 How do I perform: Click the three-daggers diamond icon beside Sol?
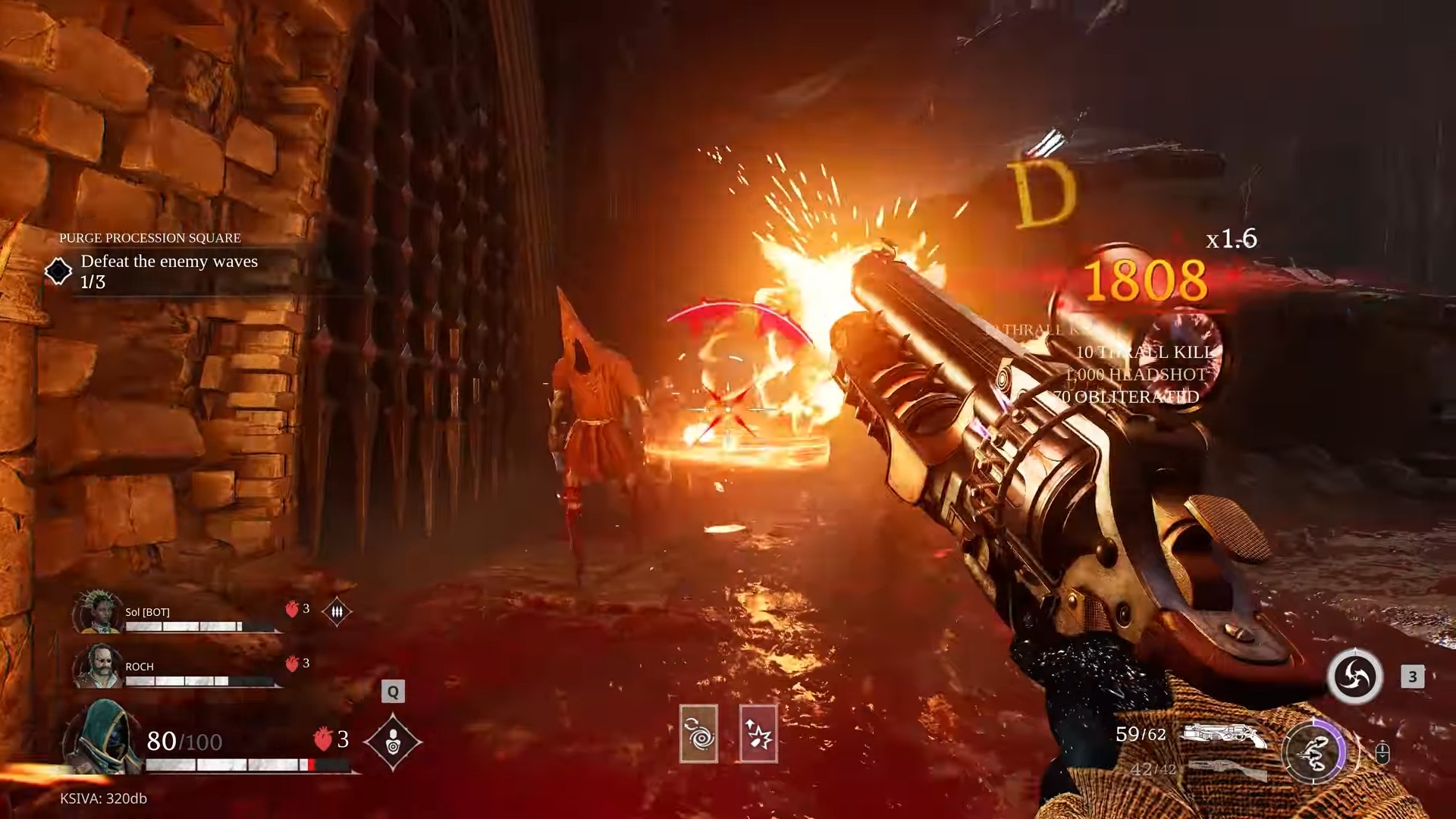[337, 611]
